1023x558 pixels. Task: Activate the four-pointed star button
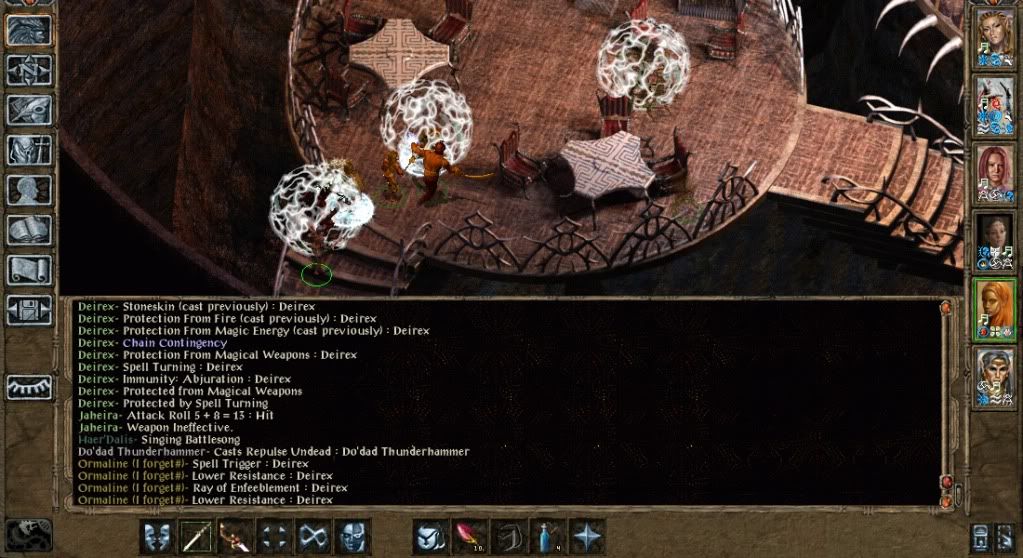(587, 536)
